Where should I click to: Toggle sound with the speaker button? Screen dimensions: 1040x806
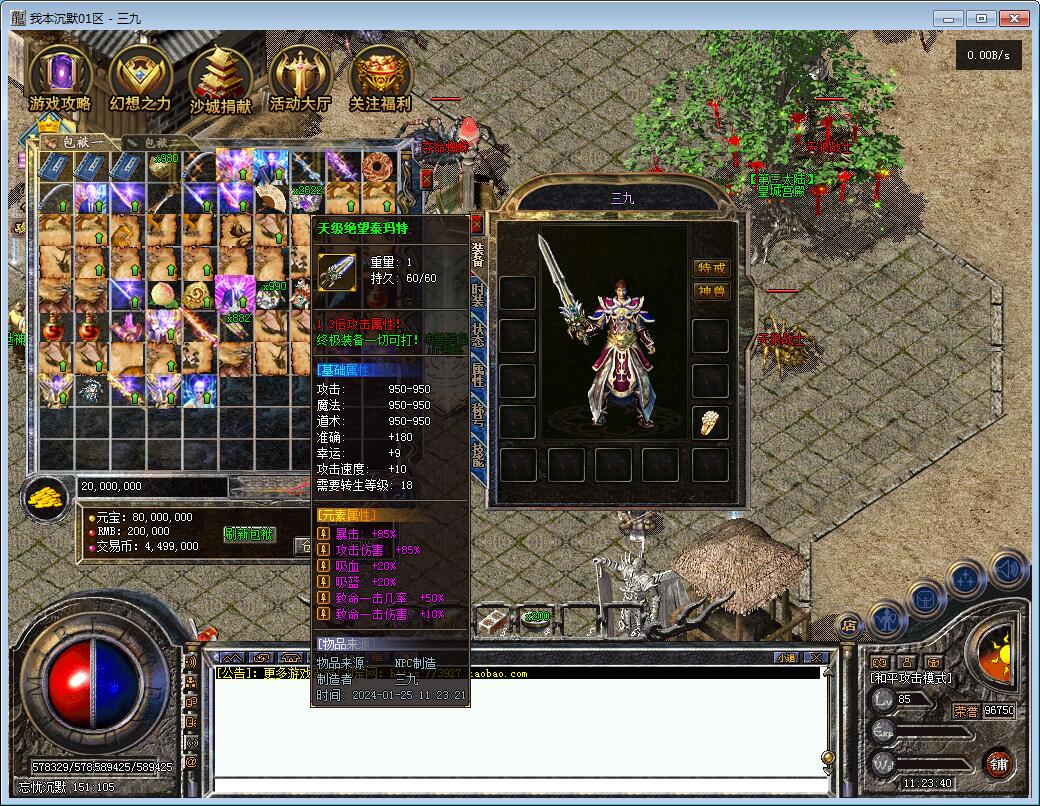point(1009,569)
